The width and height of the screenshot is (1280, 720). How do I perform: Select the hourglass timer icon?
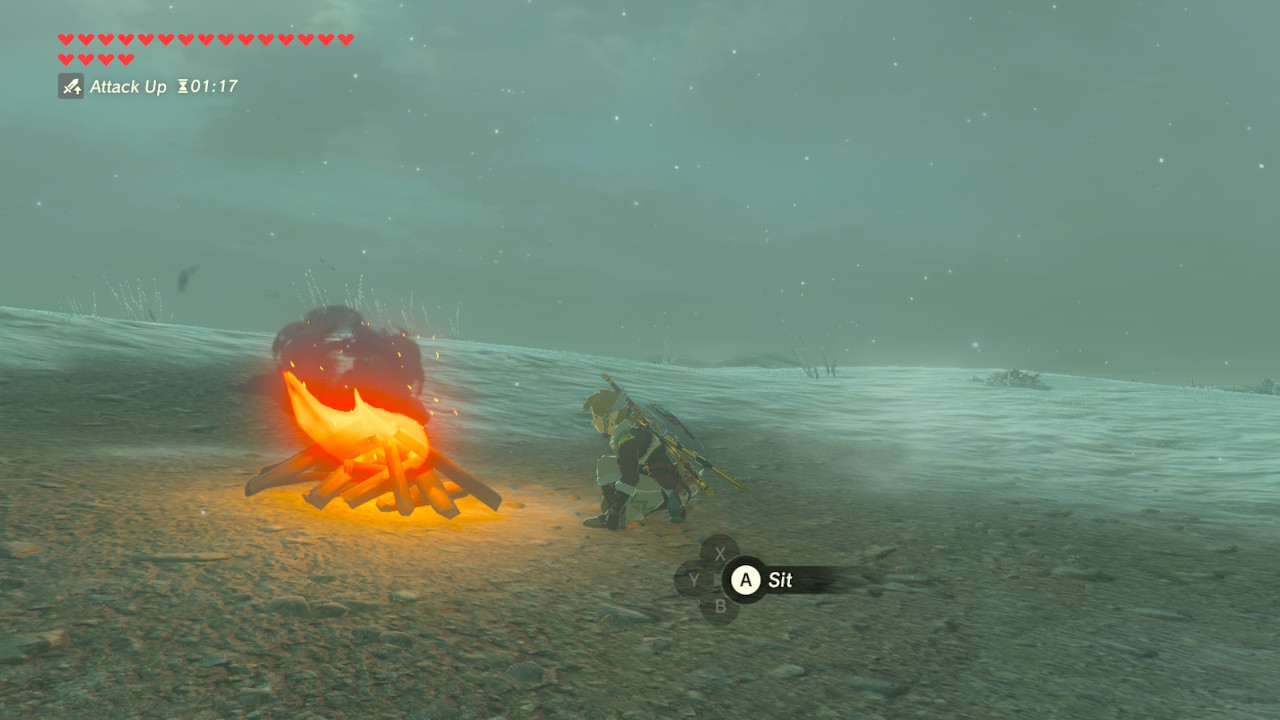(182, 87)
